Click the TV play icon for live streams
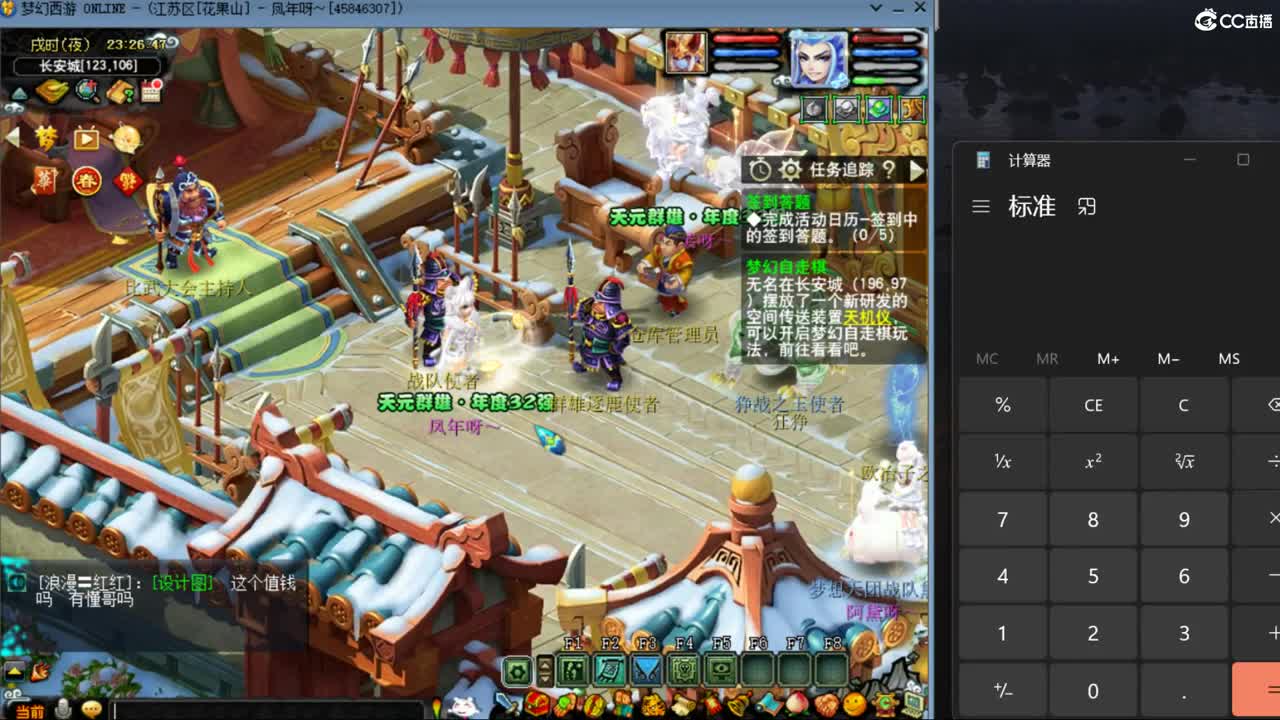 point(86,139)
